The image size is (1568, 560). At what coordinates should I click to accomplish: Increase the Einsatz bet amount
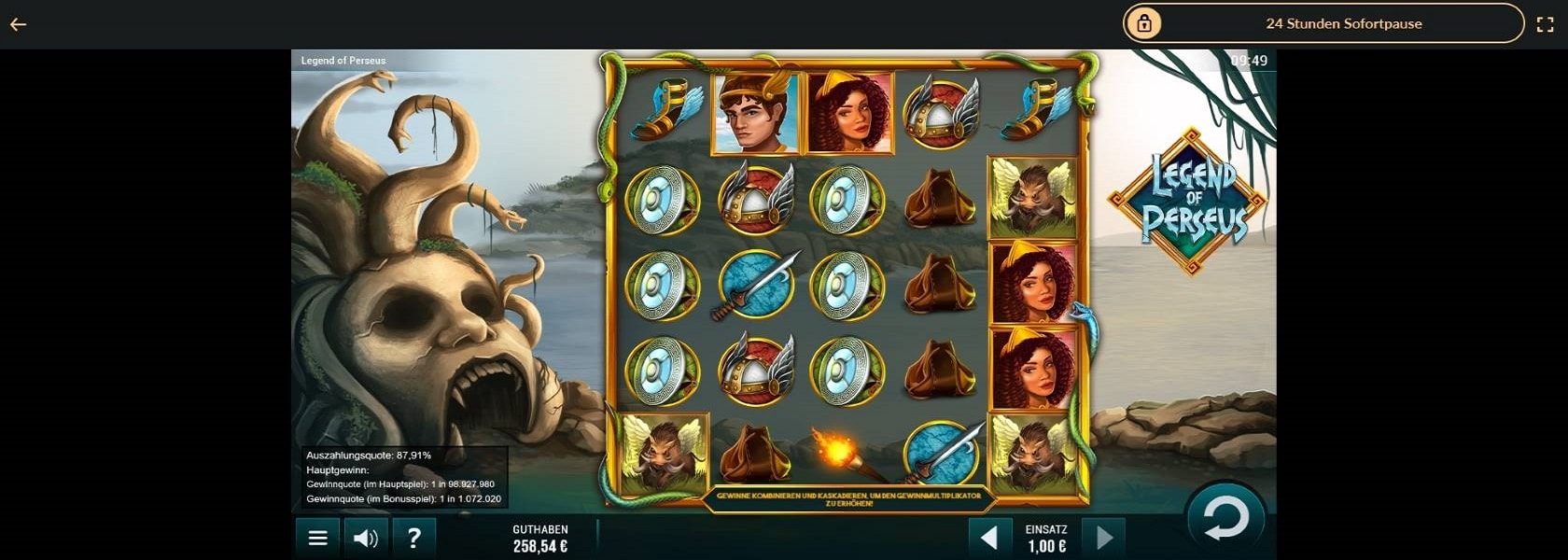coord(1104,538)
